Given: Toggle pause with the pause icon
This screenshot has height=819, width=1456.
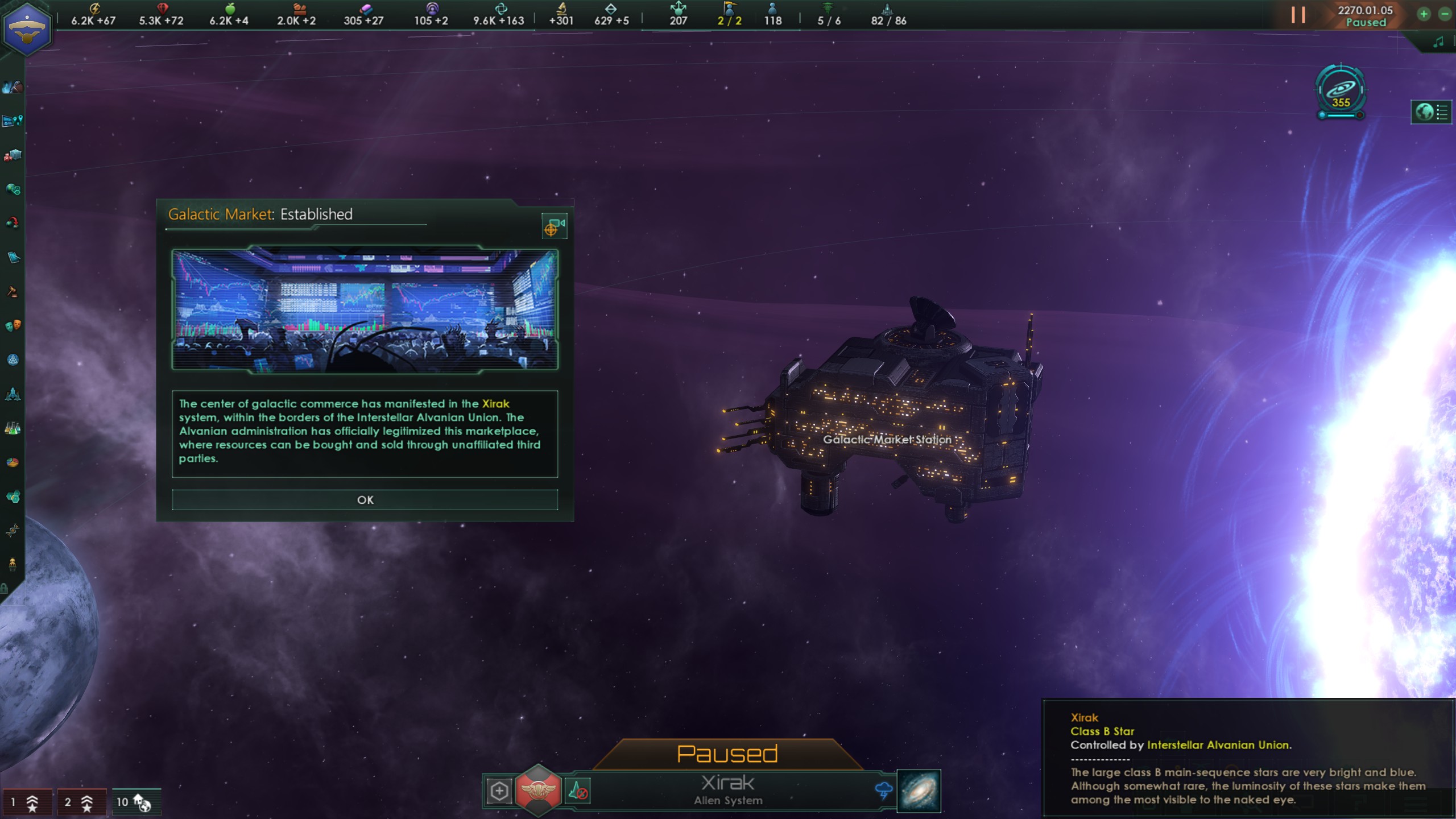Looking at the screenshot, I should click(x=1298, y=15).
